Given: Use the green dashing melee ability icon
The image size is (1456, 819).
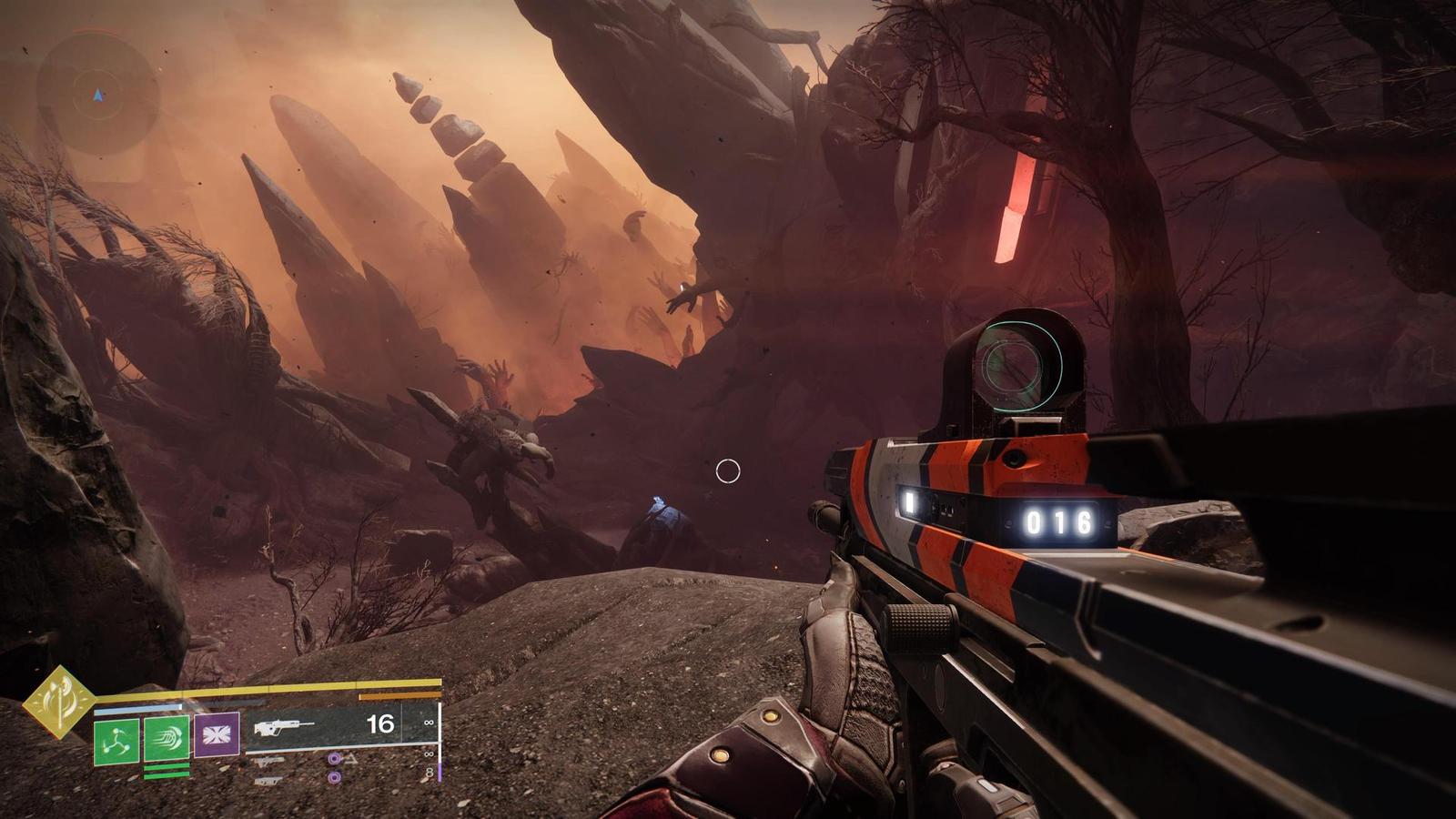Looking at the screenshot, I should coord(167,738).
